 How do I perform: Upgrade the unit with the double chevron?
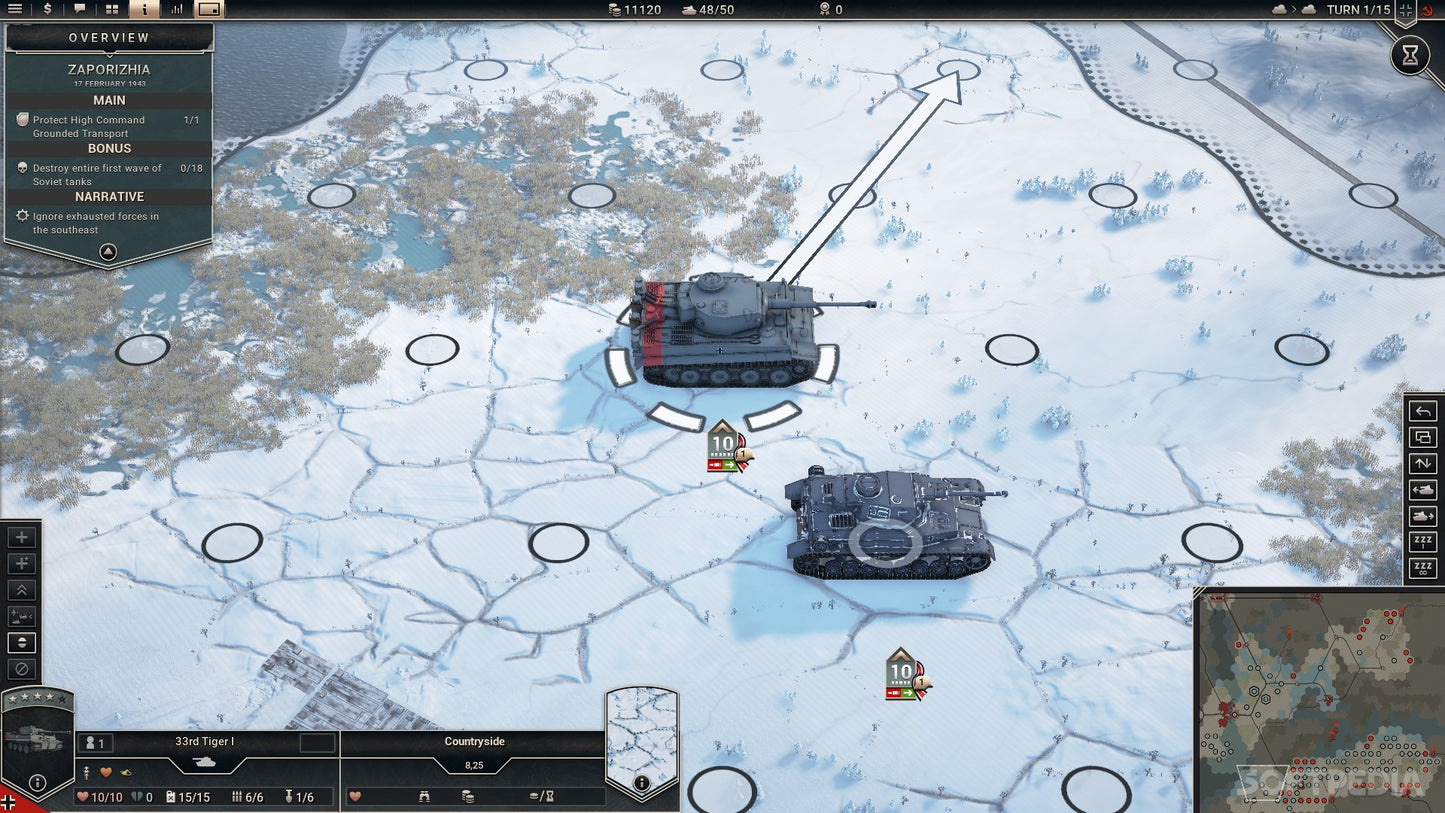[22, 590]
